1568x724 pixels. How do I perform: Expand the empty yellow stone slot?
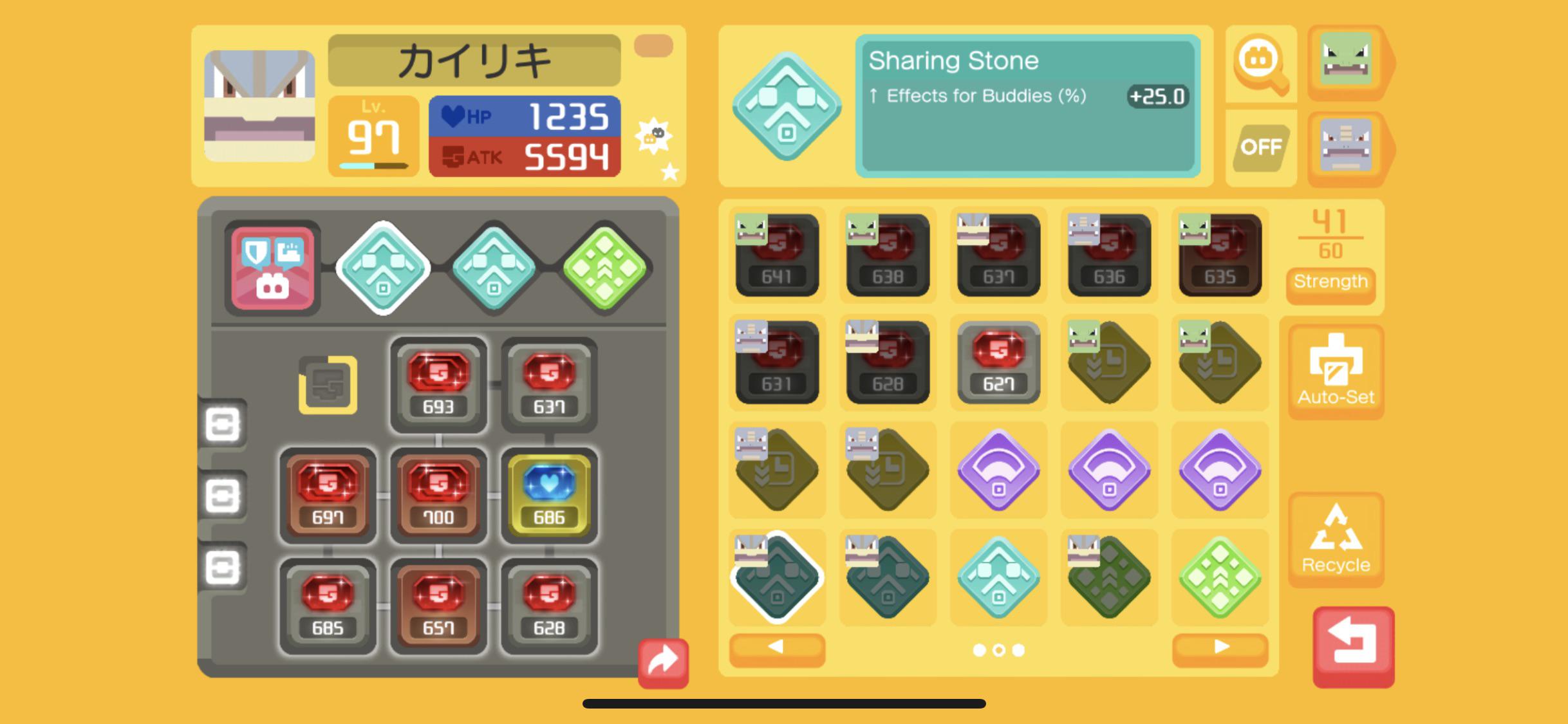(x=327, y=384)
